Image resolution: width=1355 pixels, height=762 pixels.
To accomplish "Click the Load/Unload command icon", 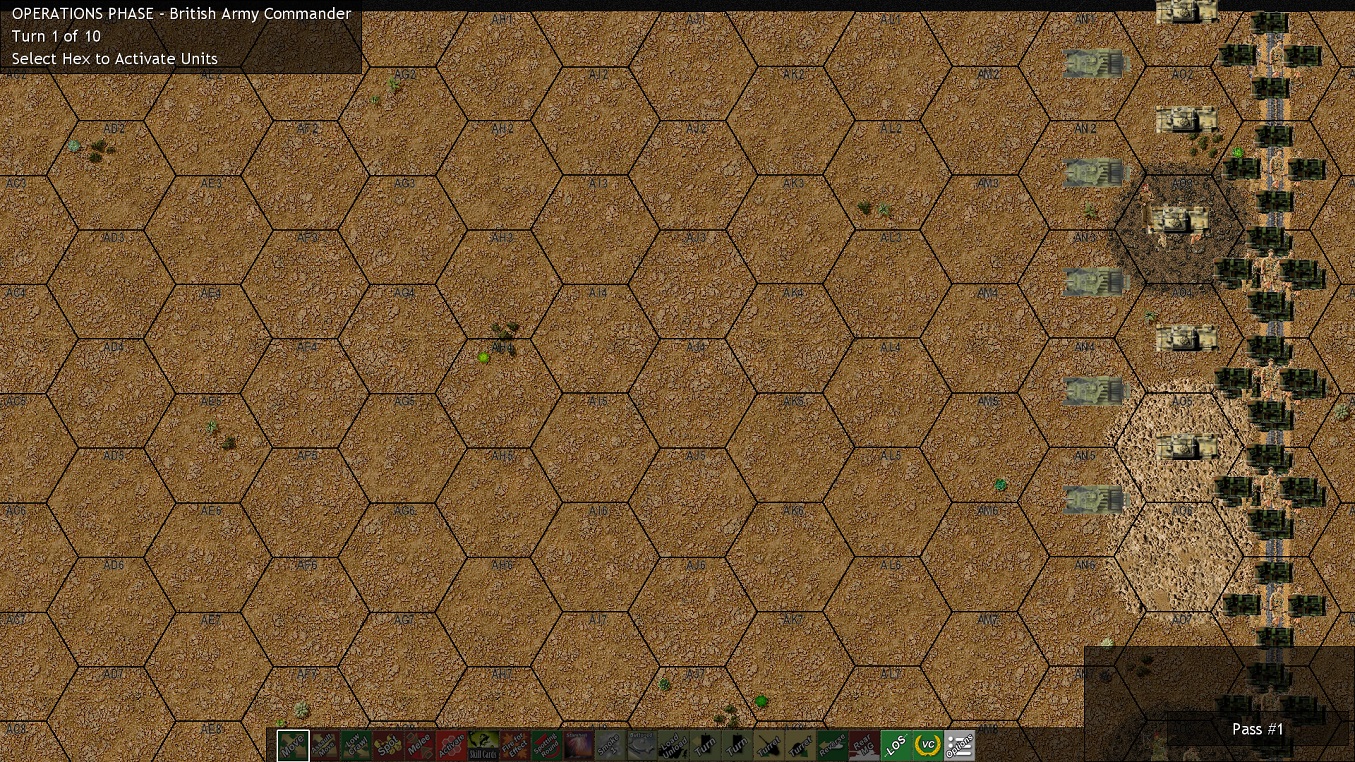I will click(x=674, y=744).
